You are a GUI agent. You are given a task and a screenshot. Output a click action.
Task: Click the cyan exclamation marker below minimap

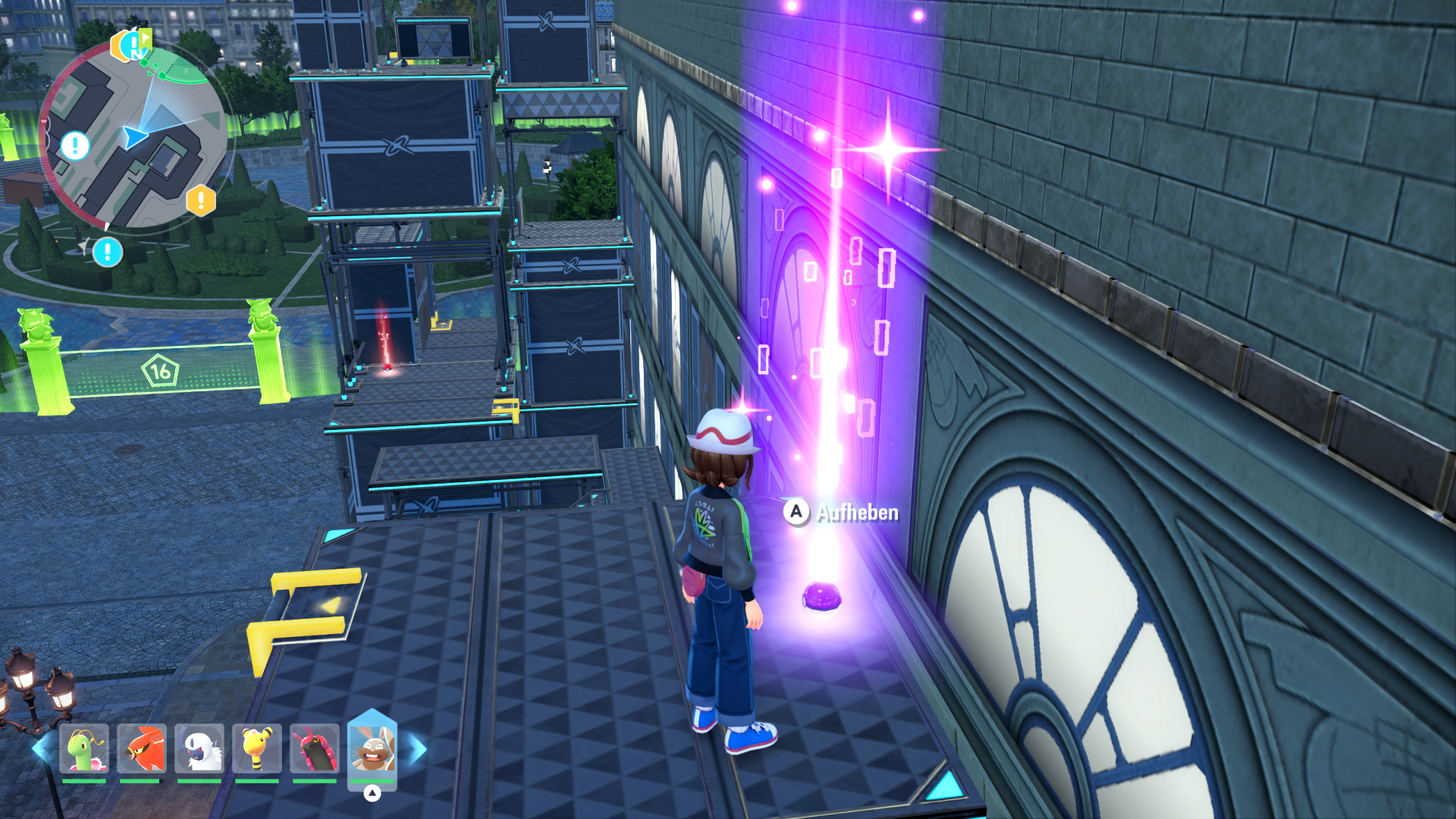pos(108,252)
